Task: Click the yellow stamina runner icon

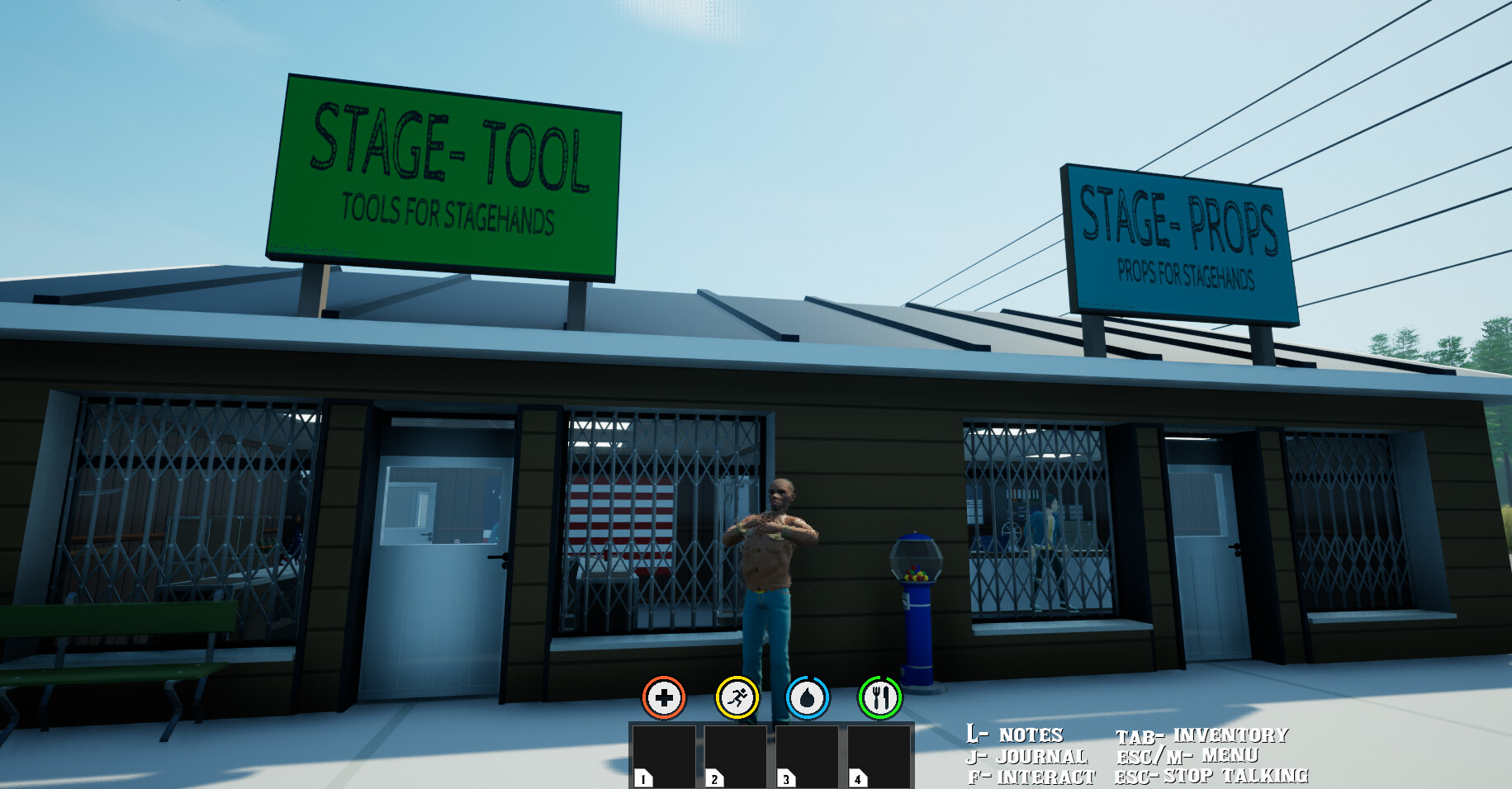Action: click(x=738, y=697)
